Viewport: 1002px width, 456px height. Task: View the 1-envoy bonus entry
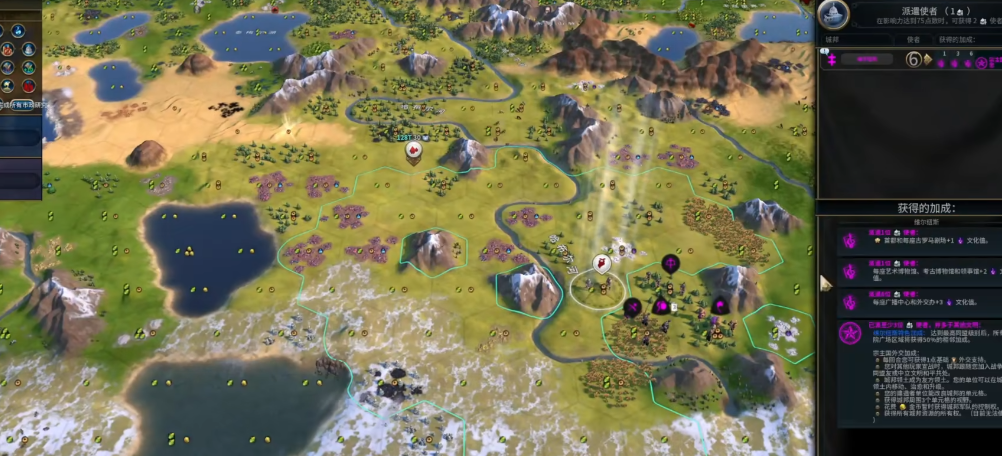pyautogui.click(x=919, y=240)
